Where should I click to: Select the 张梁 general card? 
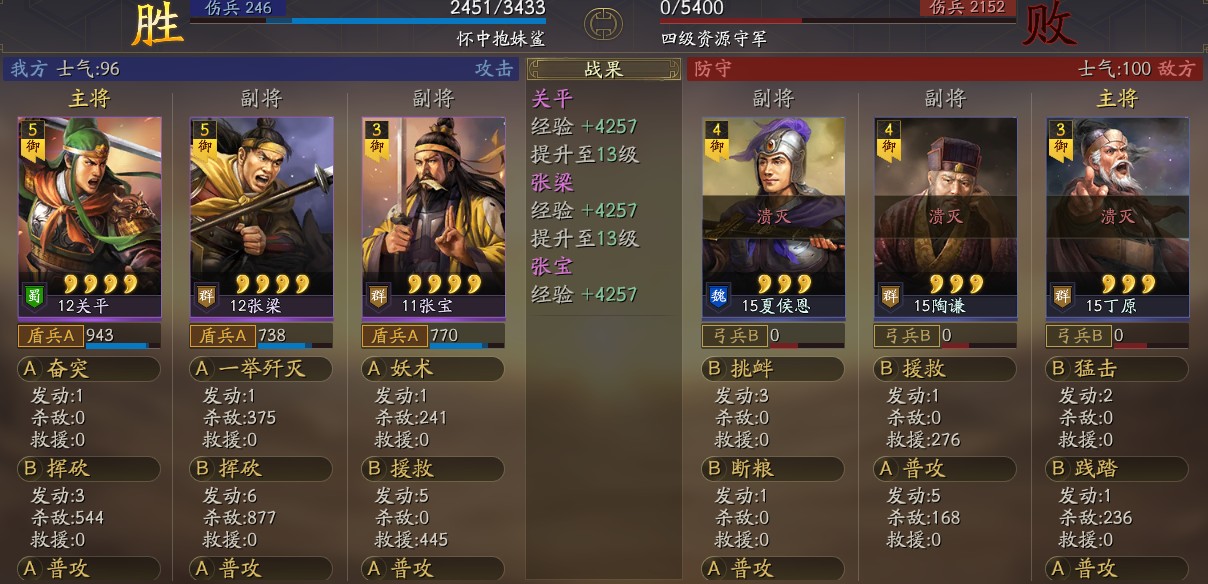pyautogui.click(x=262, y=218)
